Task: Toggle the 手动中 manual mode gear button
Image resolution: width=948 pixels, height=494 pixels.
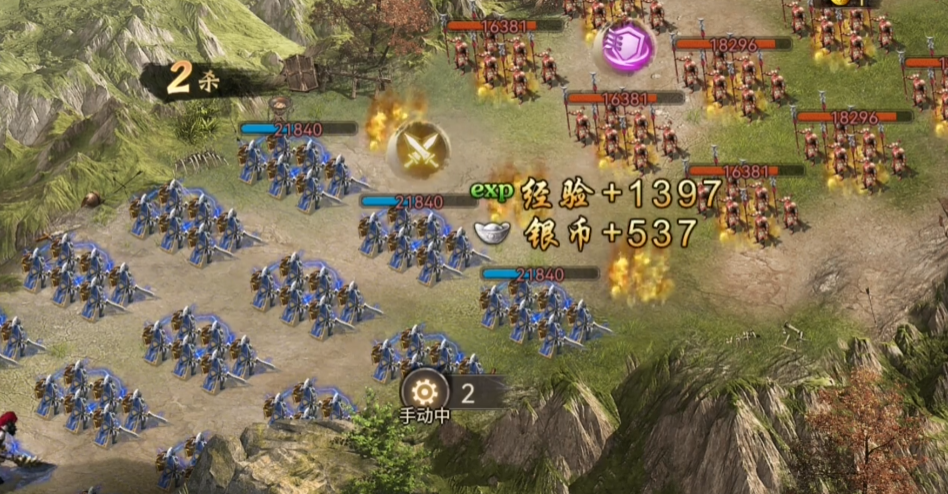Action: (423, 390)
